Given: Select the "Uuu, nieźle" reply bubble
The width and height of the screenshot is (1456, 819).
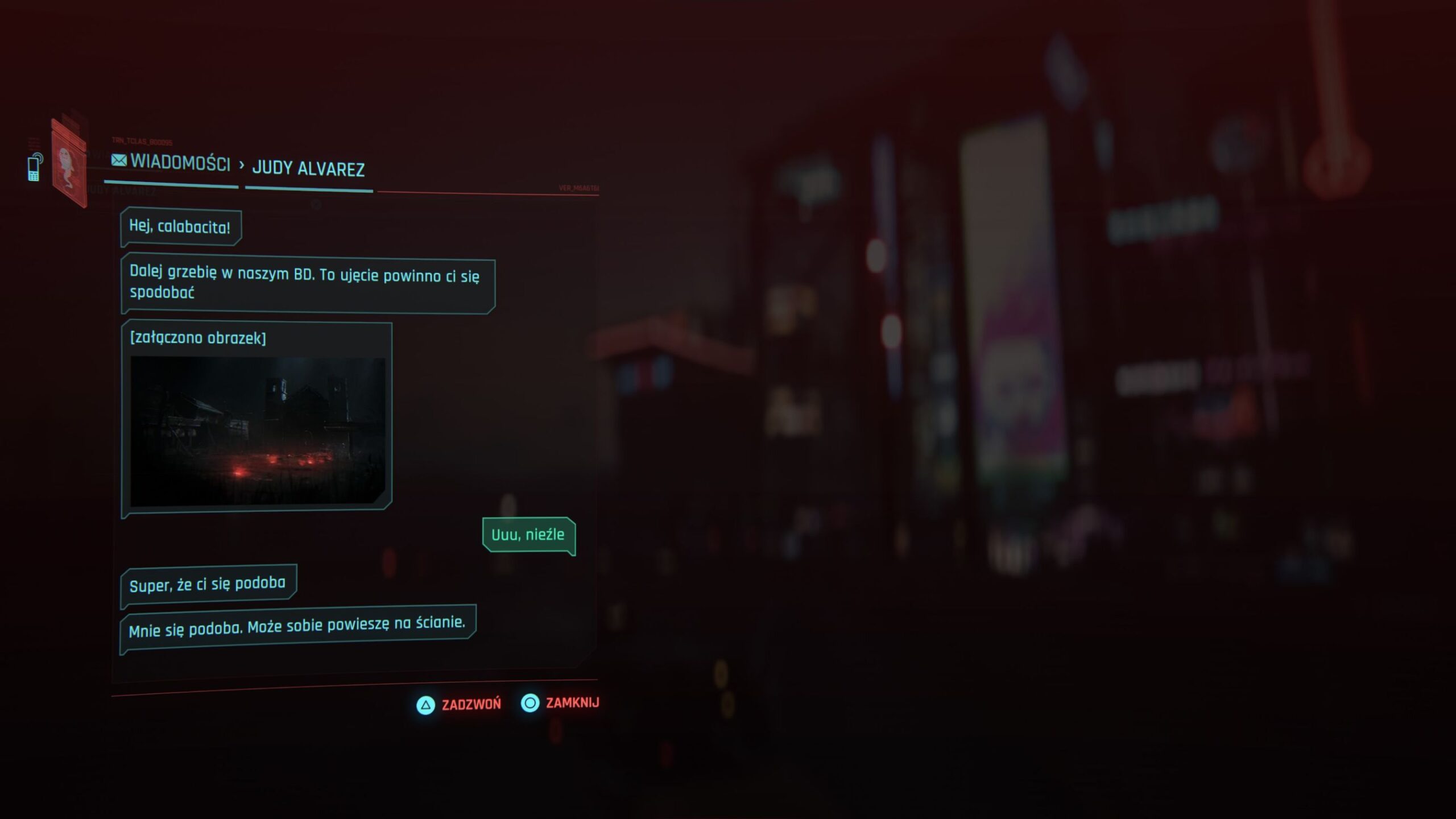Looking at the screenshot, I should pyautogui.click(x=528, y=535).
